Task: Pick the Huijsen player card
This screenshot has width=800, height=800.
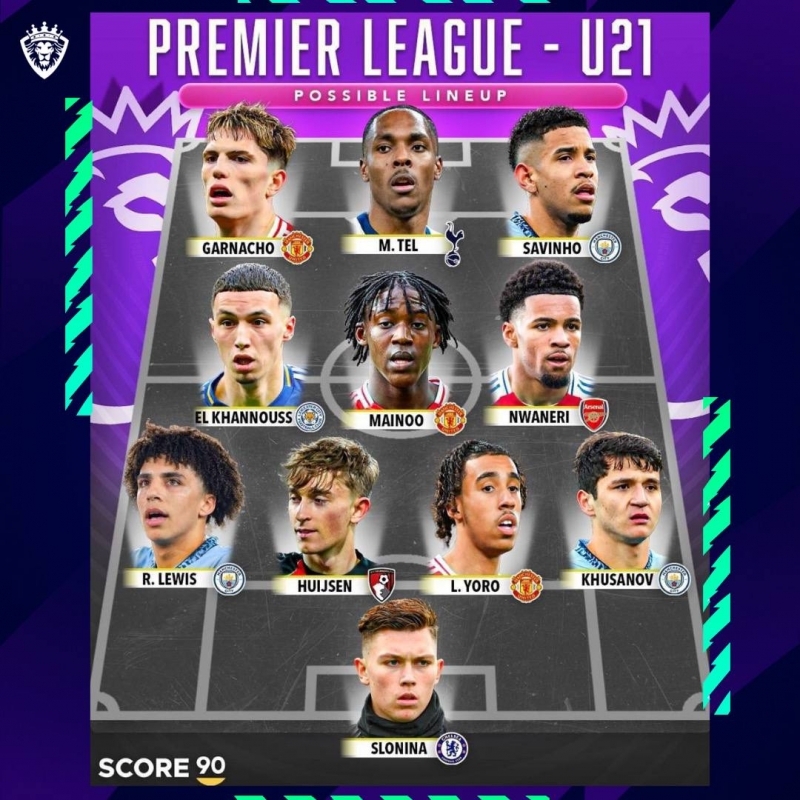Action: (329, 510)
